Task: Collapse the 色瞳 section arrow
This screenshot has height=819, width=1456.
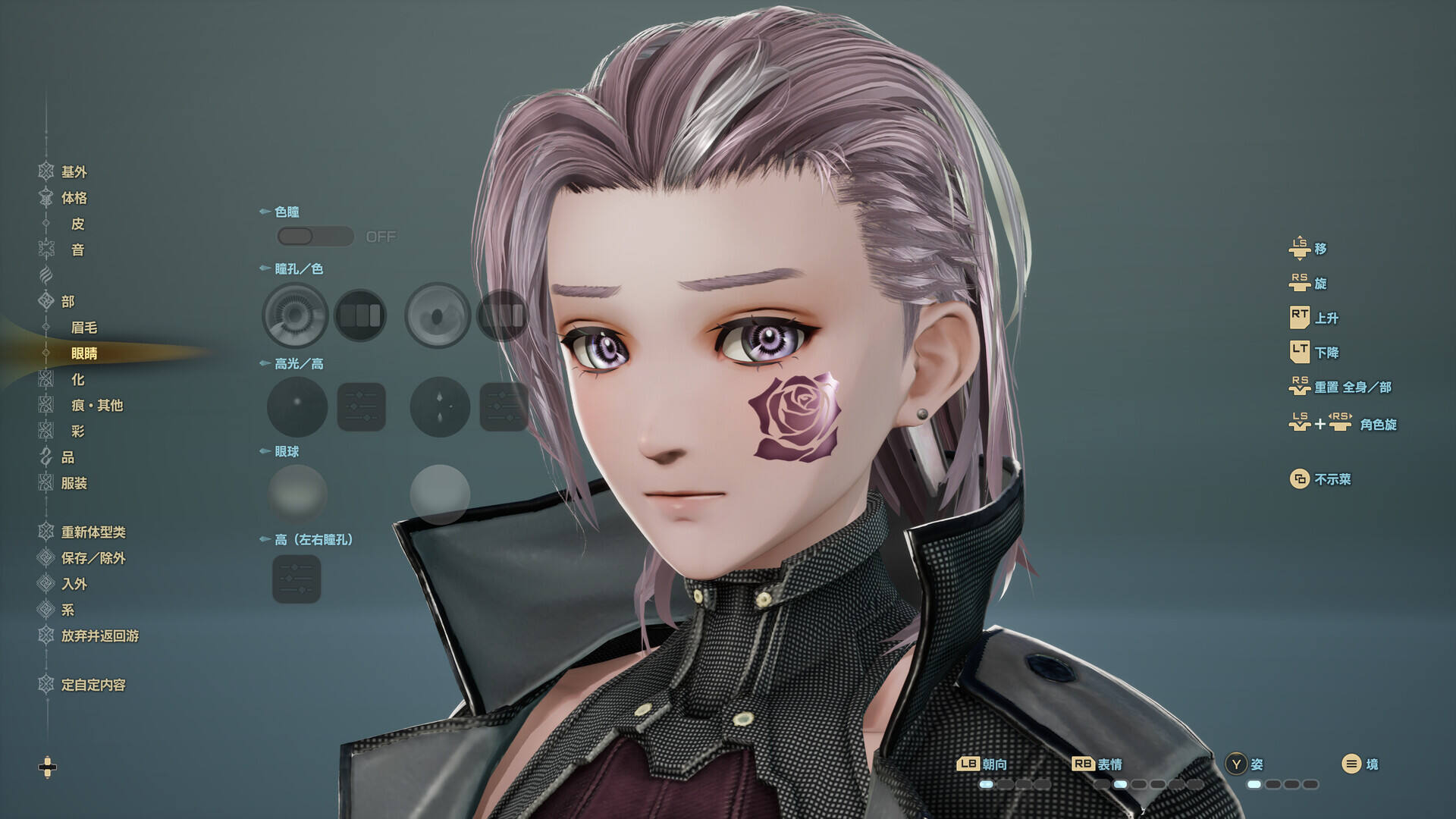Action: 264,212
